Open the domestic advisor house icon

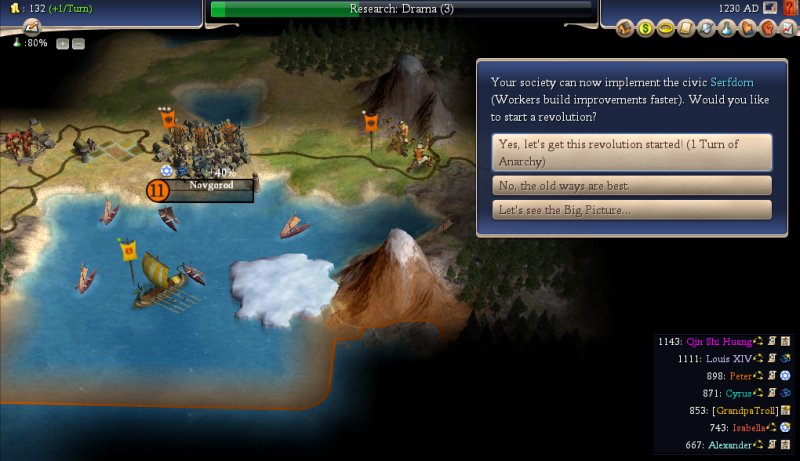626,28
